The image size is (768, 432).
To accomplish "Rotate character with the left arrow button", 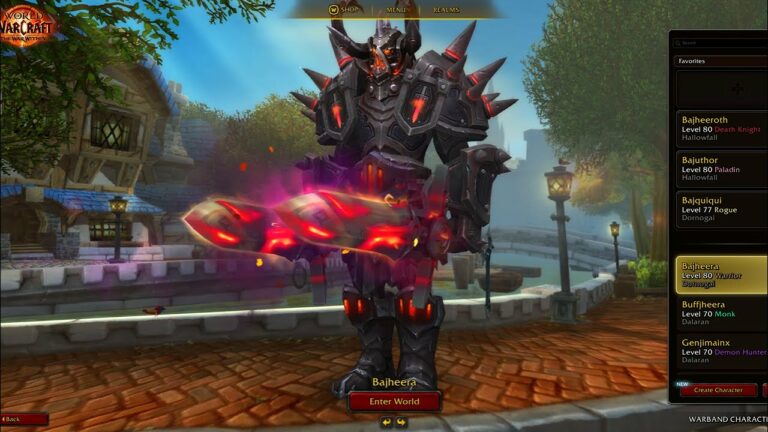I will [387, 422].
